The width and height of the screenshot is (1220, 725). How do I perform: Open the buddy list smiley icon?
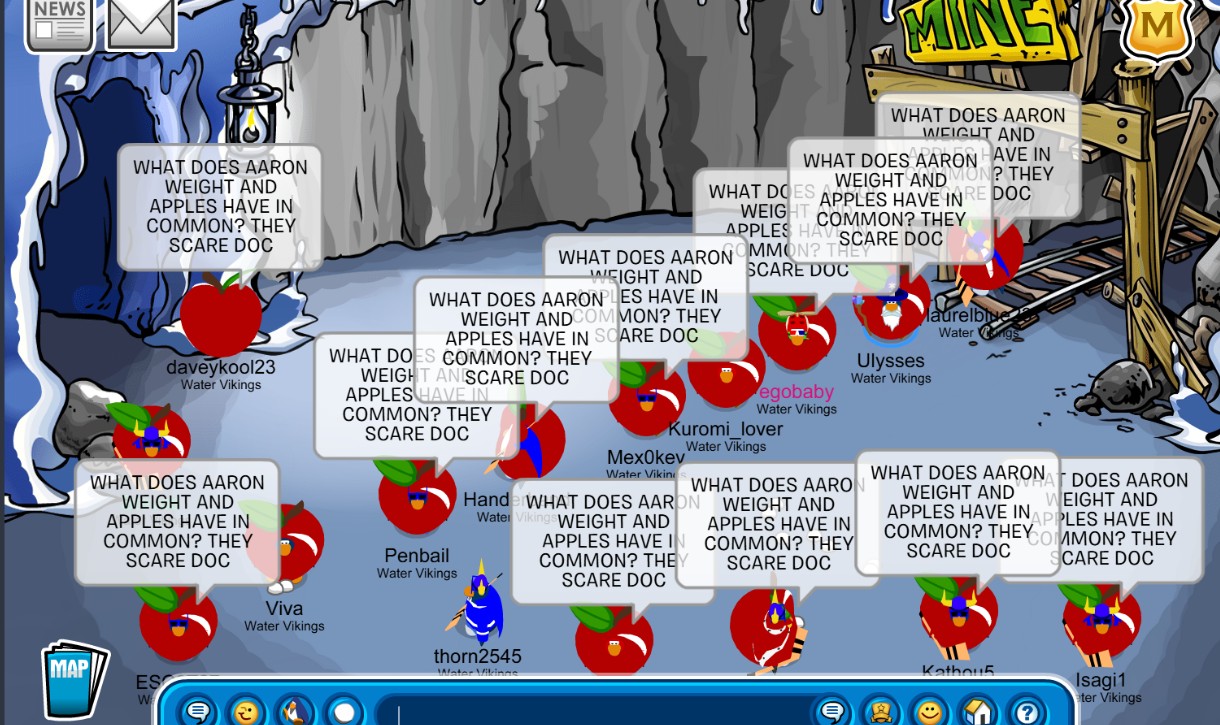pyautogui.click(x=930, y=712)
